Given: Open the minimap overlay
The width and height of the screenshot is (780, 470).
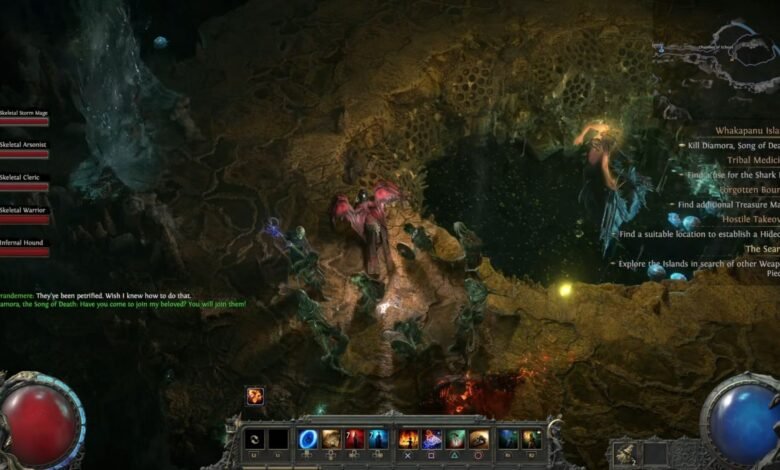Looking at the screenshot, I should click(715, 55).
